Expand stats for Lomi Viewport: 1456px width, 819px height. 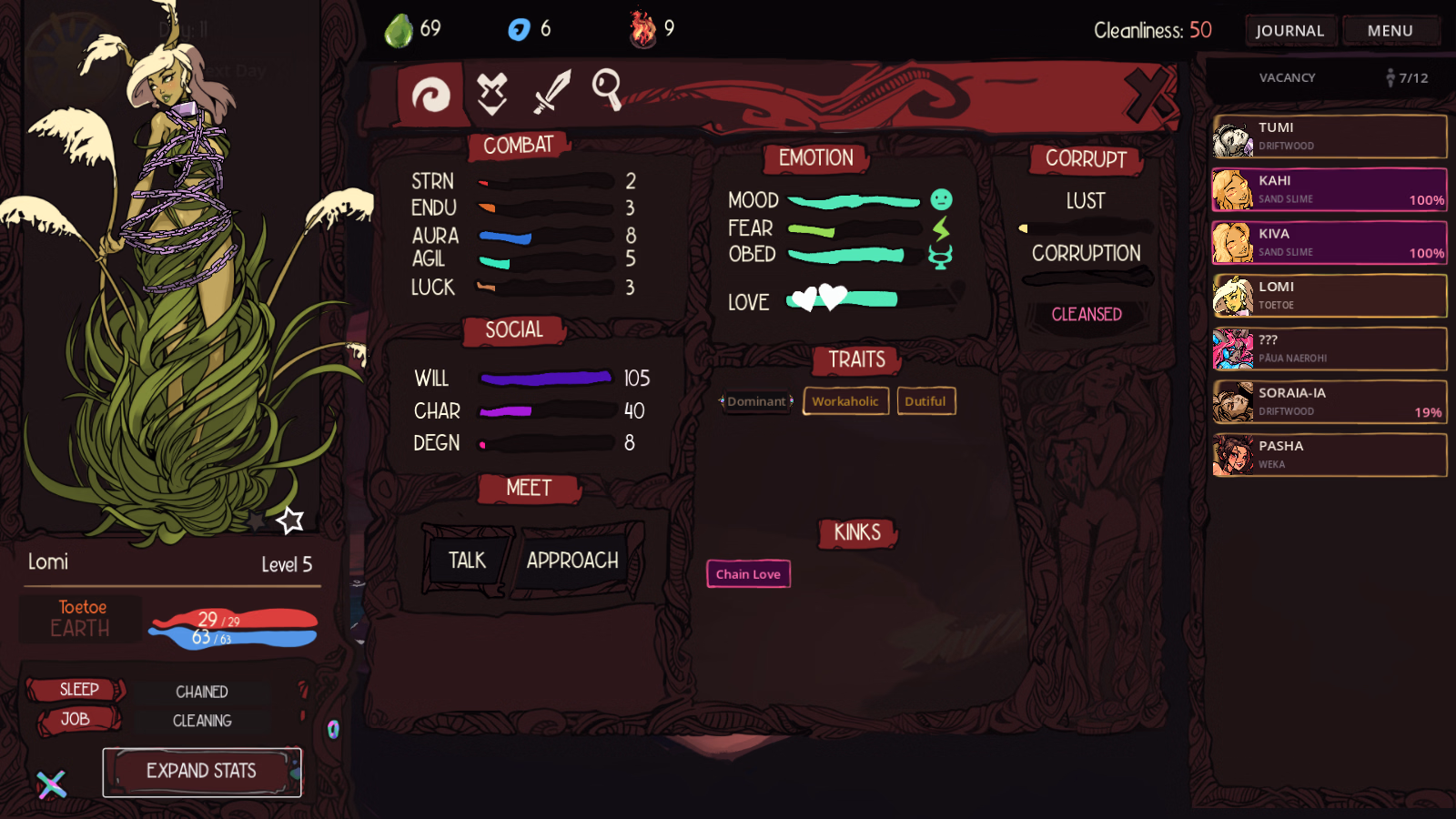coord(201,772)
